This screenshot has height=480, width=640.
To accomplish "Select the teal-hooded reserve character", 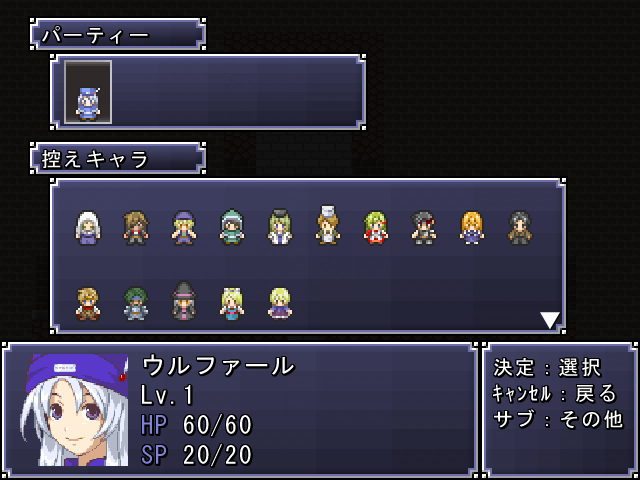I will (x=232, y=228).
